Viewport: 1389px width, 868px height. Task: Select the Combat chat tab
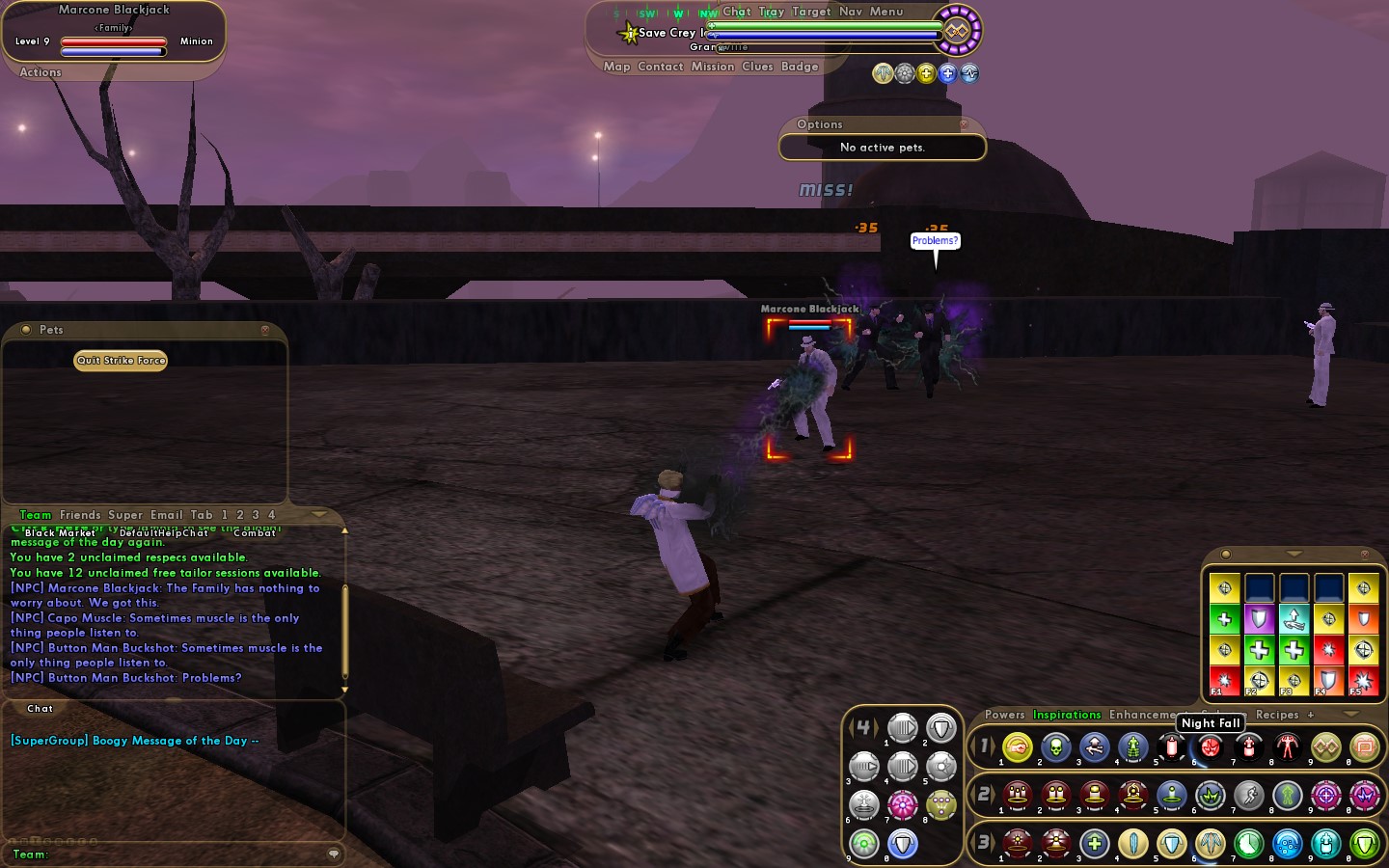tap(255, 532)
